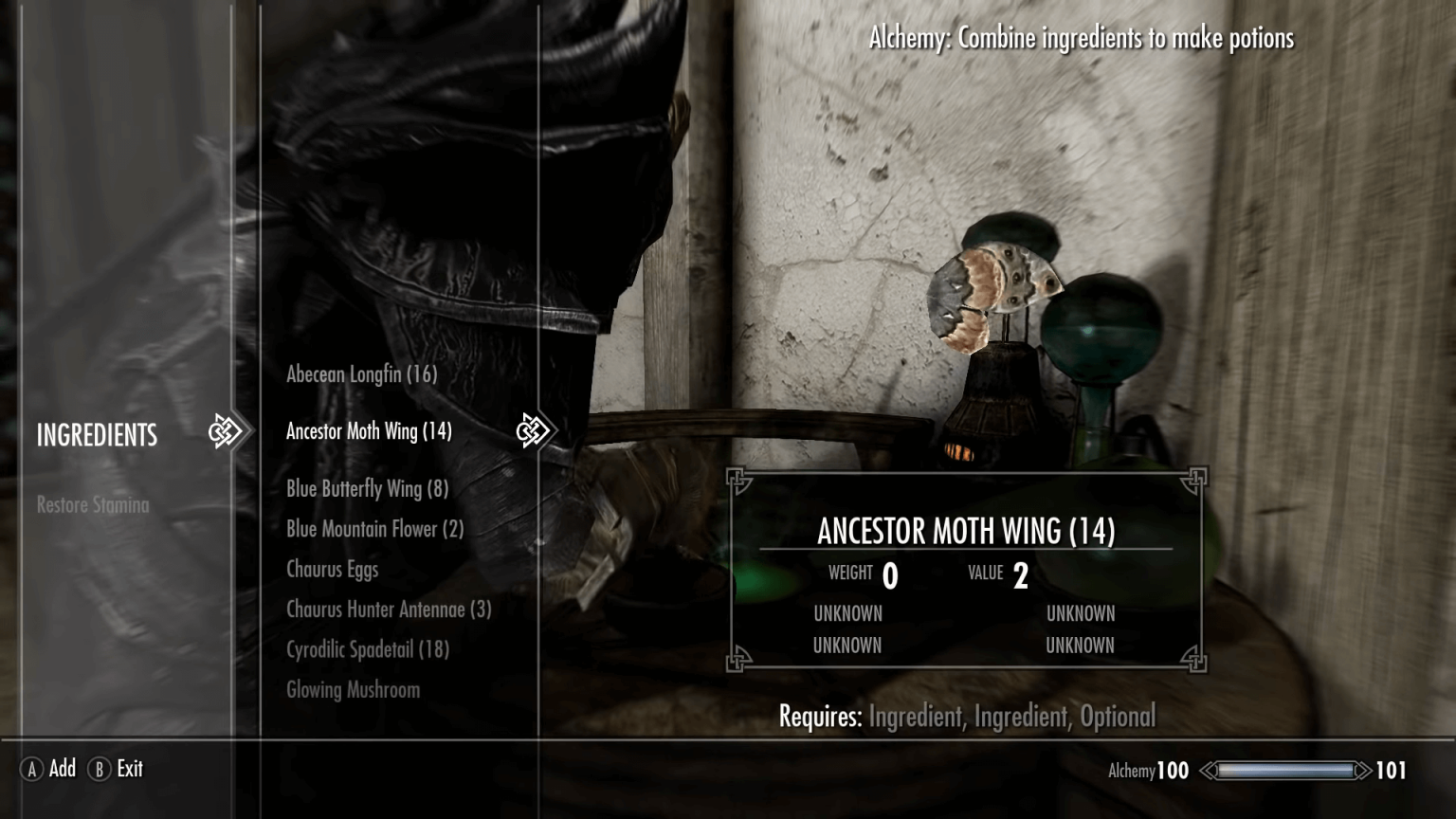This screenshot has width=1456, height=819.
Task: Click the Ancestor Moth Wing title in the panel
Action: (965, 532)
